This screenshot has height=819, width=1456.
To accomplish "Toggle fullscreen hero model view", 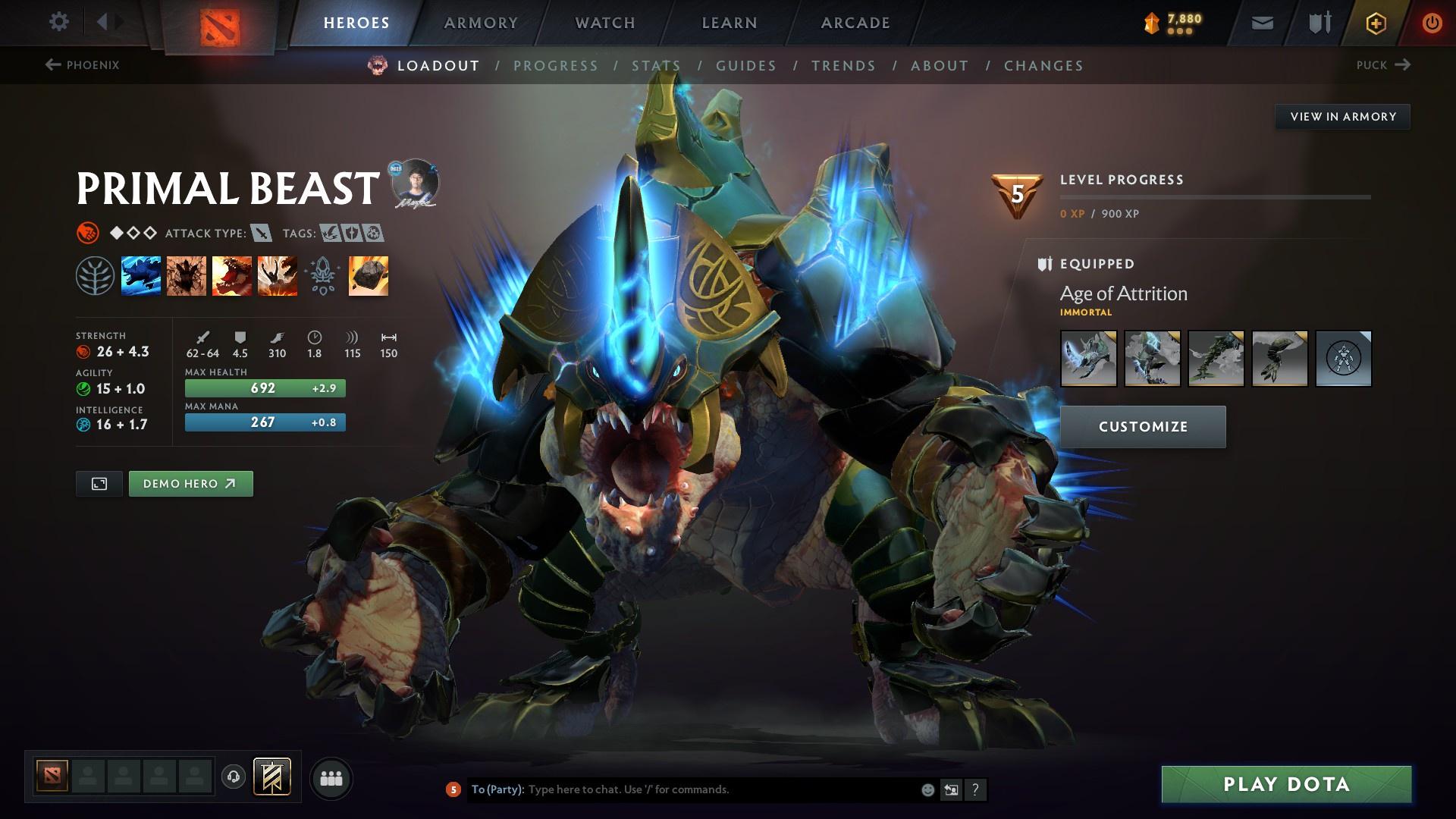I will point(99,484).
